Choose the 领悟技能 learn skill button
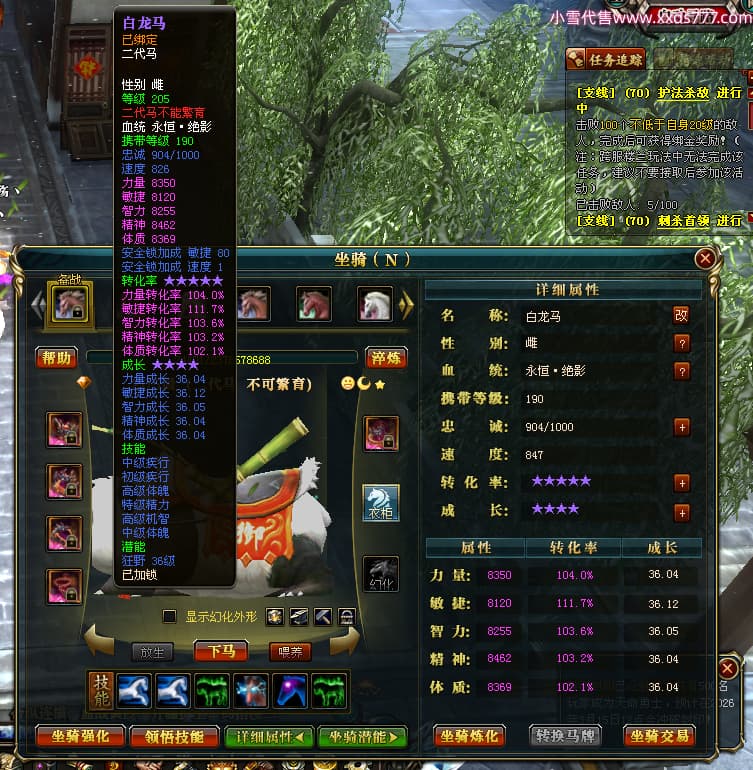Image resolution: width=753 pixels, height=770 pixels. click(182, 737)
